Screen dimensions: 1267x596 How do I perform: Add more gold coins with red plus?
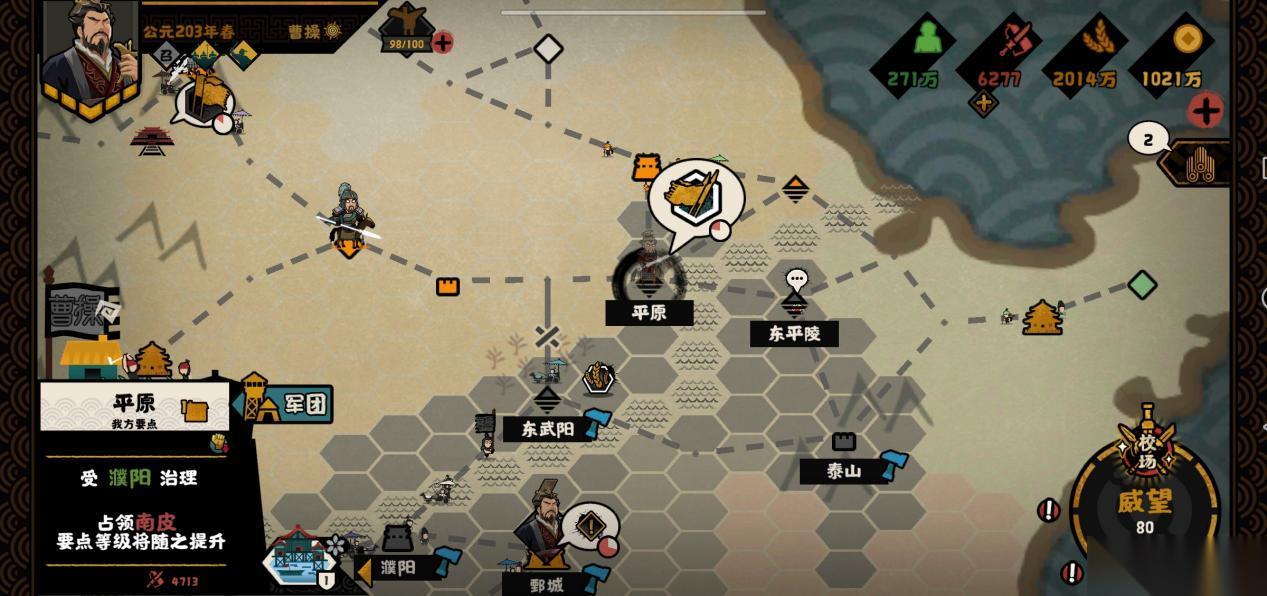pos(1207,110)
